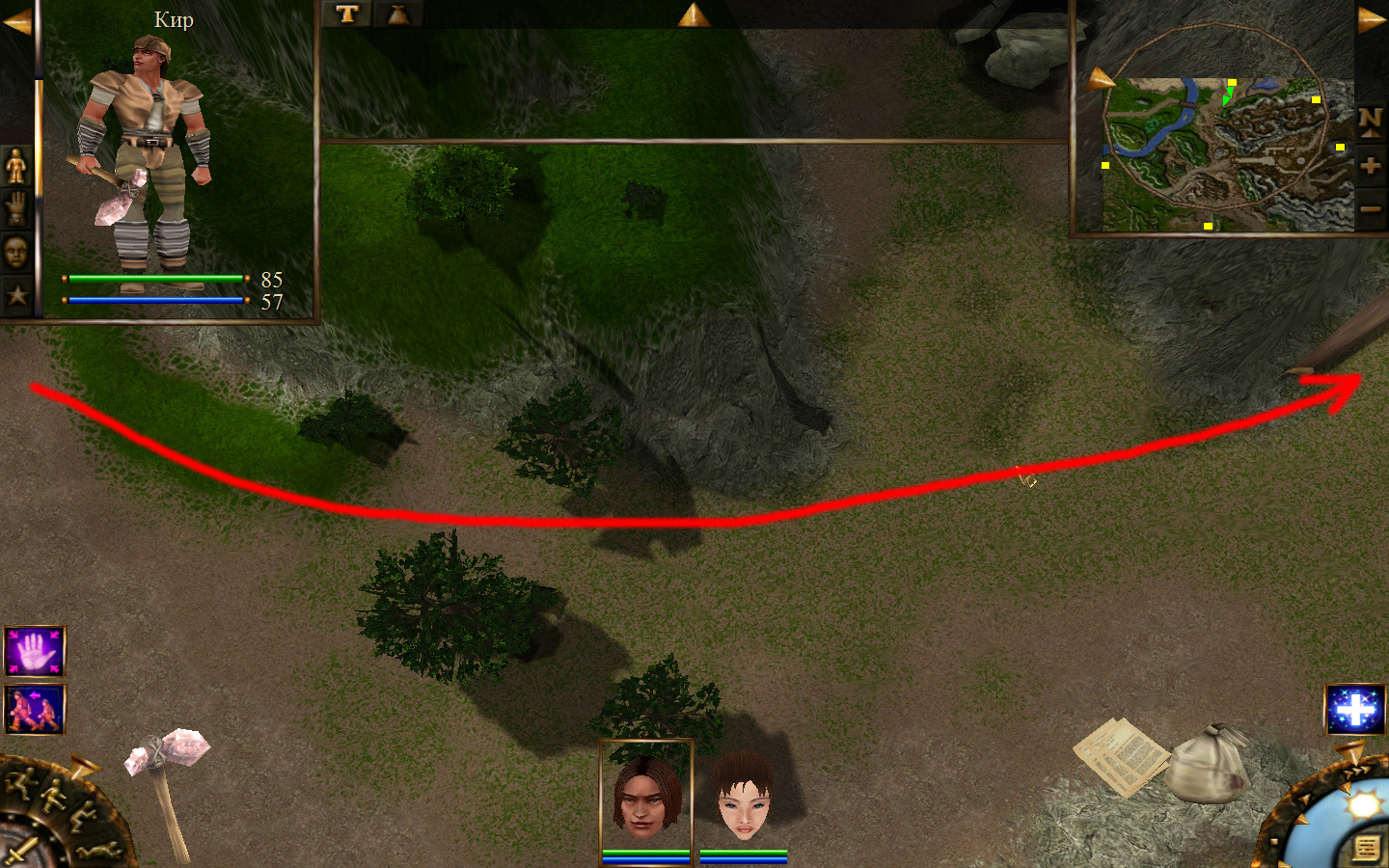Collapse the top message panel arrow

pyautogui.click(x=694, y=14)
